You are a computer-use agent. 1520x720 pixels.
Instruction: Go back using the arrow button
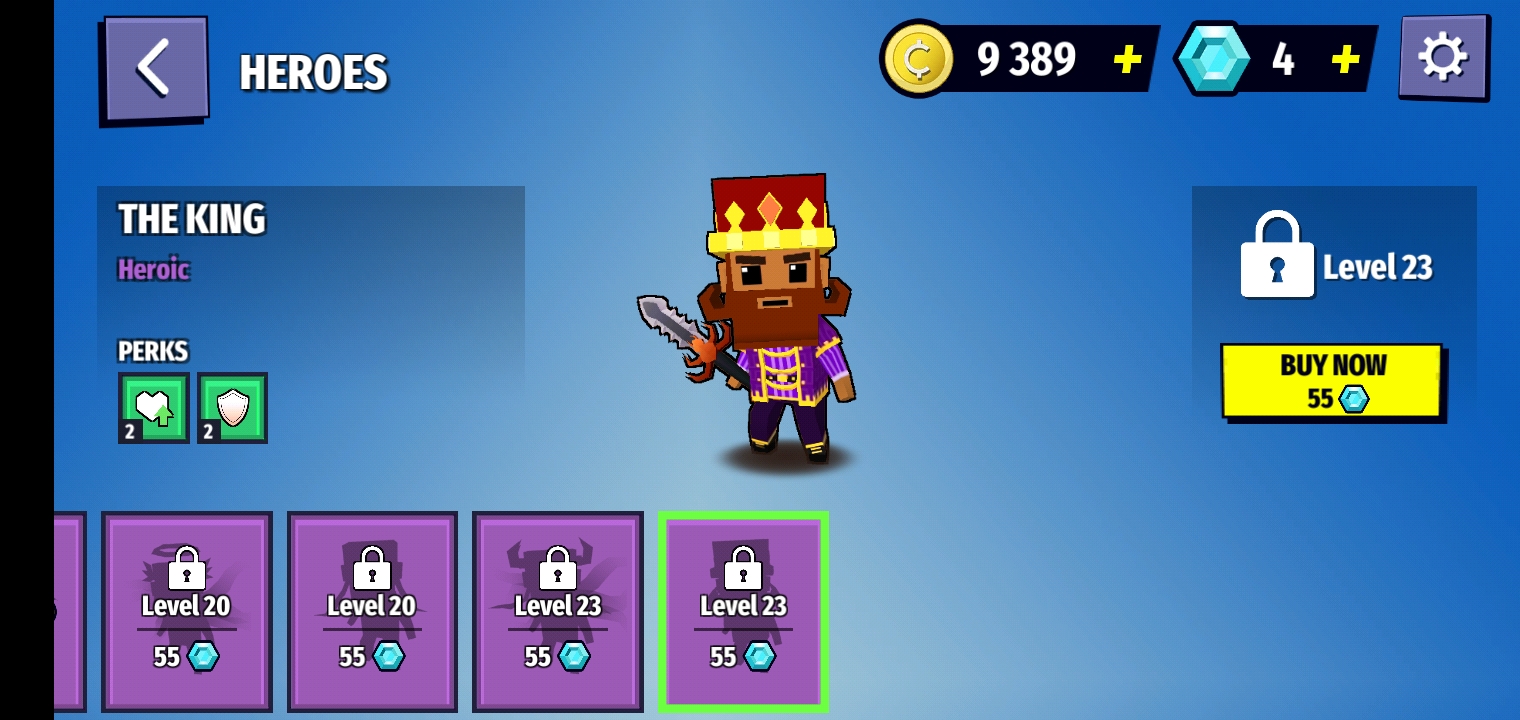(x=155, y=70)
